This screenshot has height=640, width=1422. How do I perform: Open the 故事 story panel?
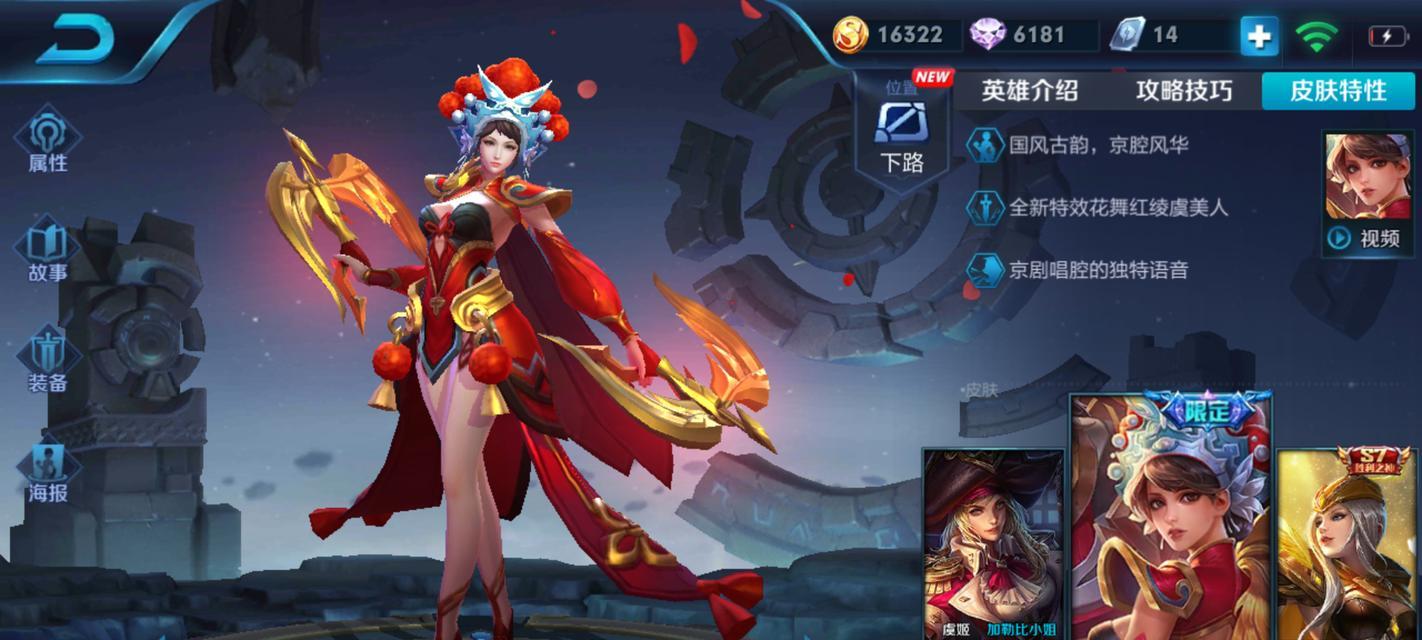47,254
